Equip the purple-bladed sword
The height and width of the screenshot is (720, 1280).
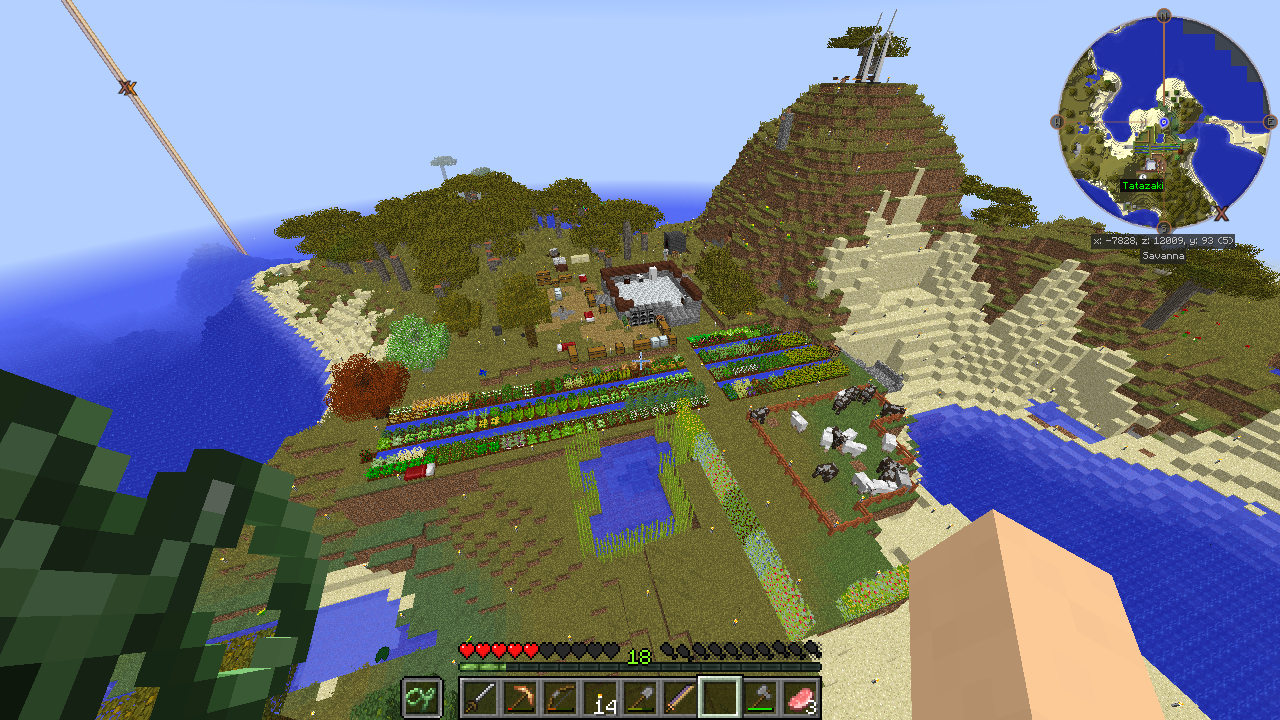(x=680, y=697)
